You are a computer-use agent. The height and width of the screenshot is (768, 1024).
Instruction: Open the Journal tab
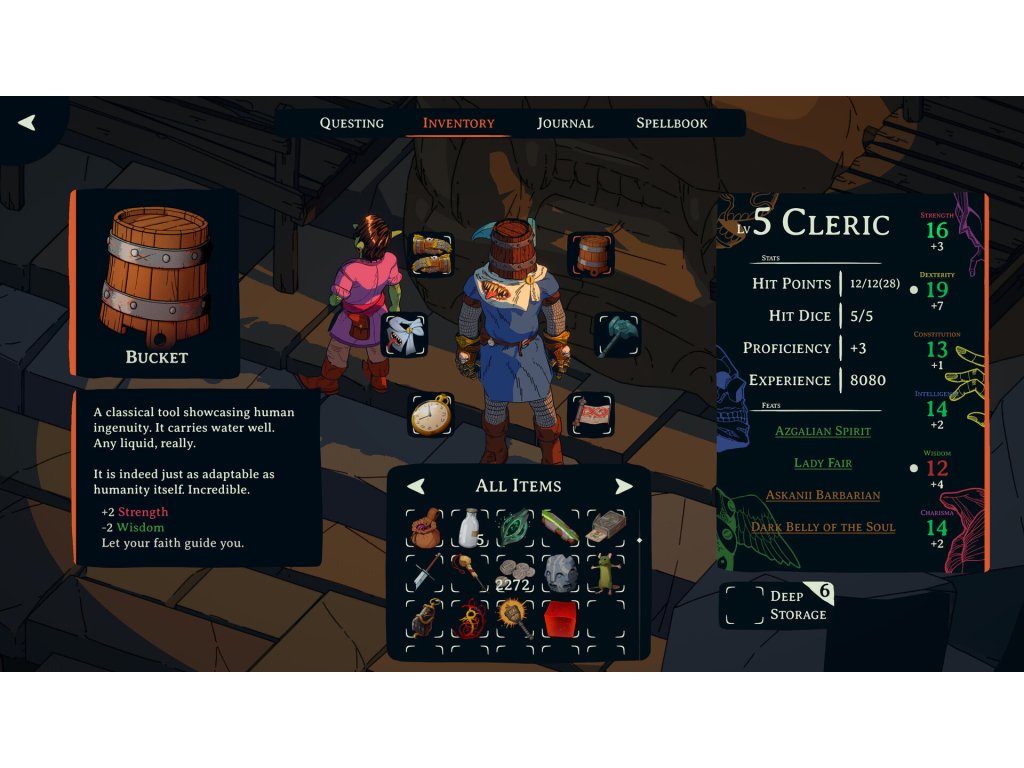[x=565, y=123]
